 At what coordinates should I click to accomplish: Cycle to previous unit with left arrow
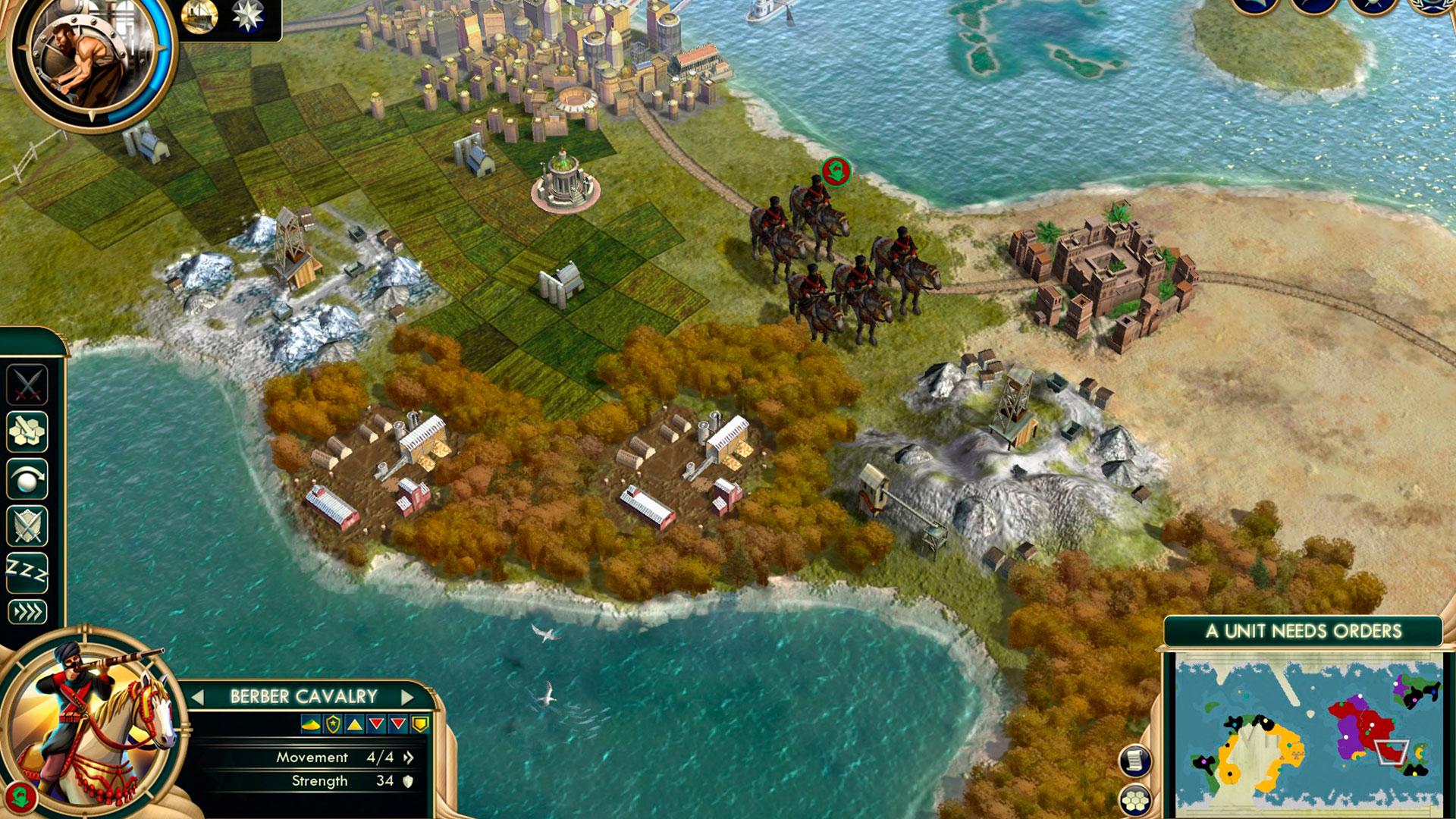click(x=198, y=697)
